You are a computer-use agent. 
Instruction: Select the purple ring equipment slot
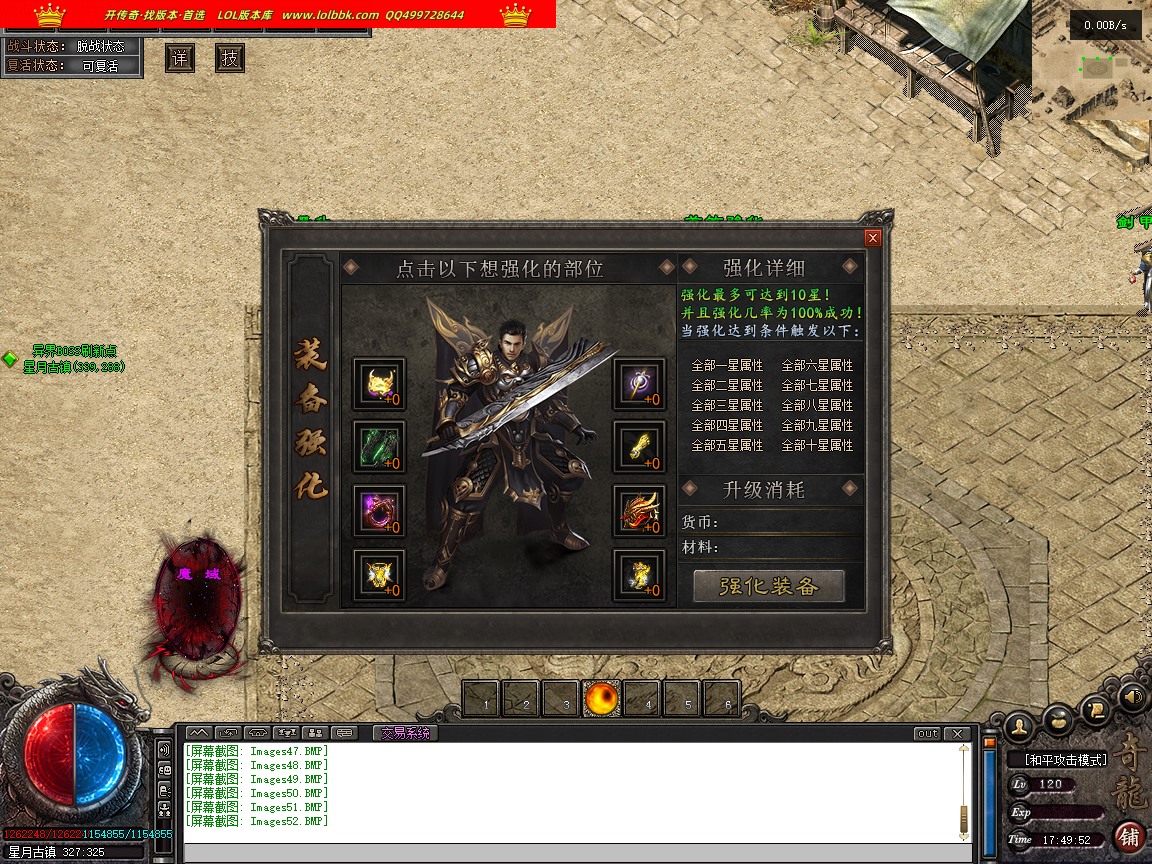pyautogui.click(x=379, y=511)
